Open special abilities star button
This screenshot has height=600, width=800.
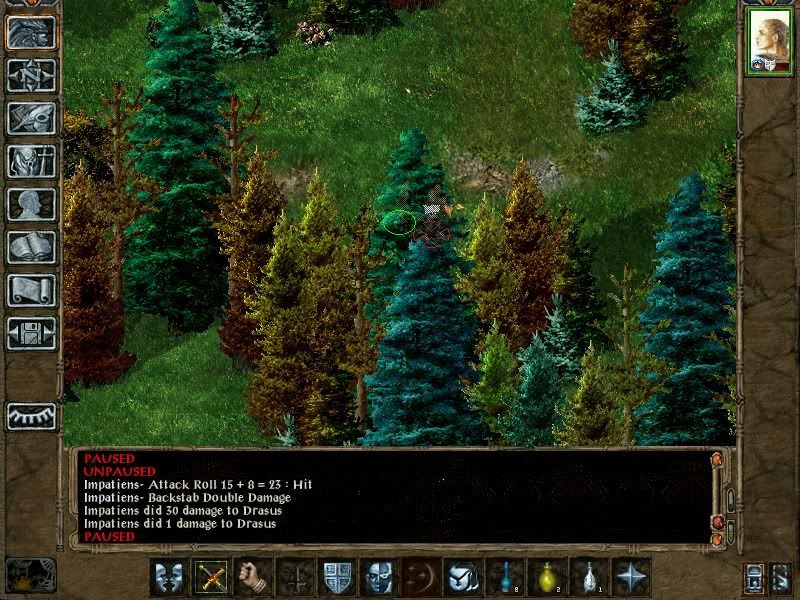click(630, 577)
